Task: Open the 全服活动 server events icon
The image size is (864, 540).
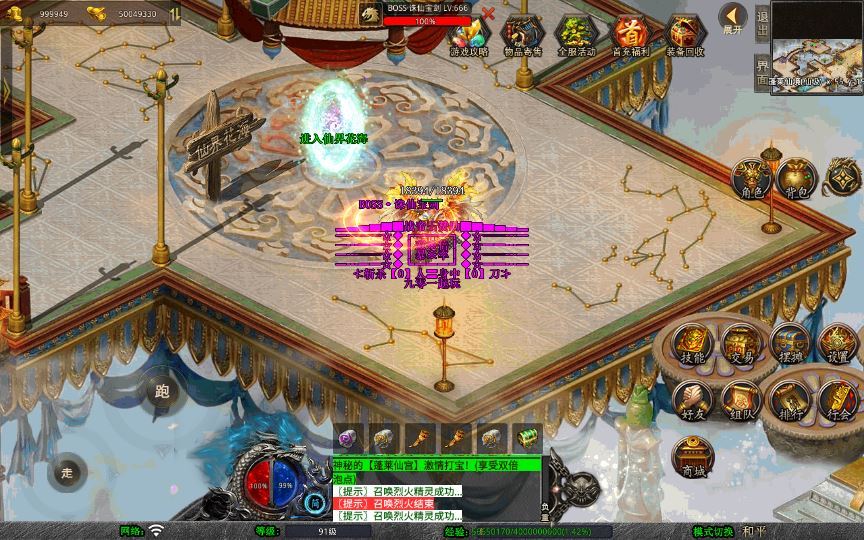Action: [575, 35]
